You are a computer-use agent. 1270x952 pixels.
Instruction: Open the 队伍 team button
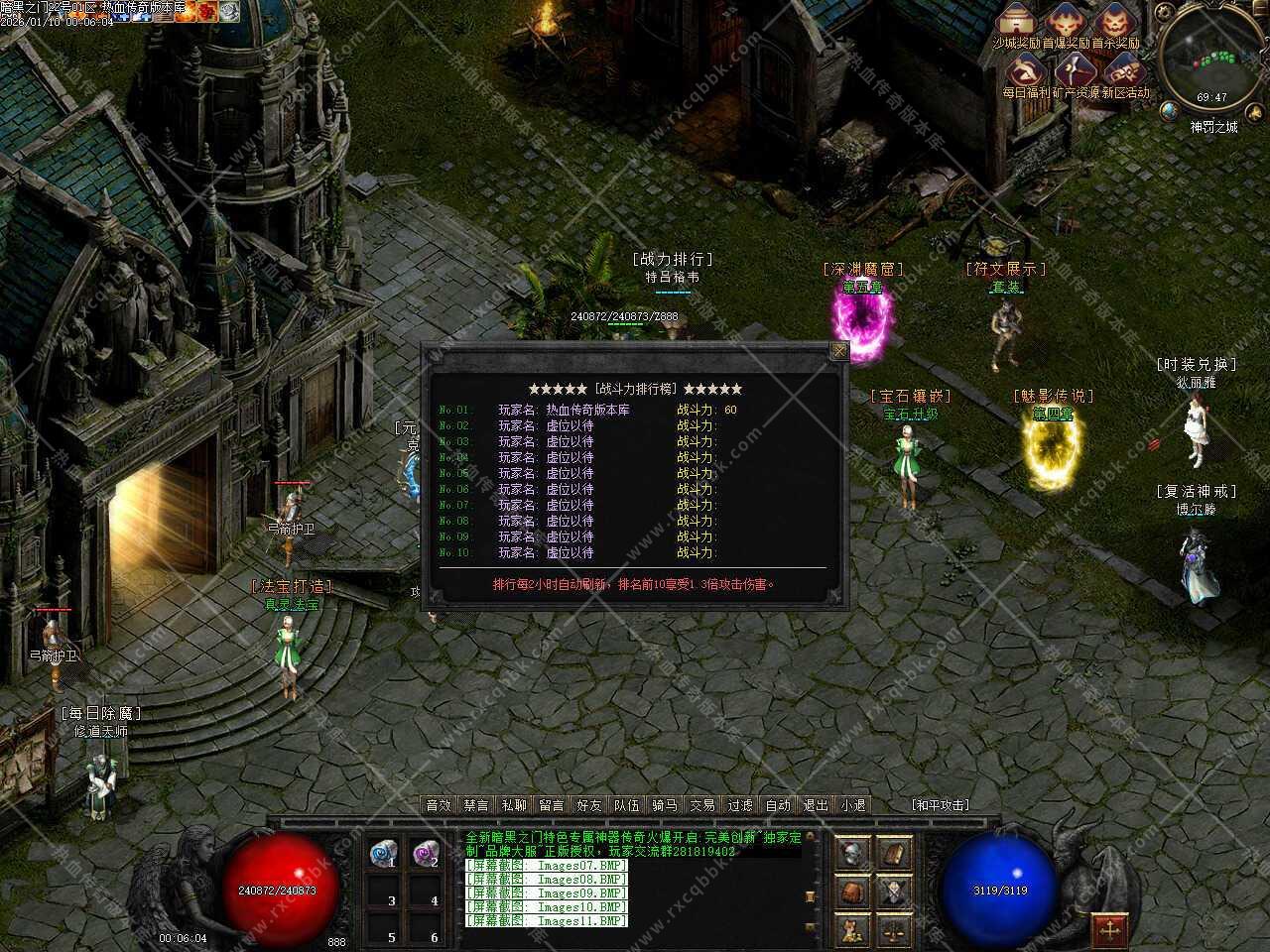[x=627, y=805]
